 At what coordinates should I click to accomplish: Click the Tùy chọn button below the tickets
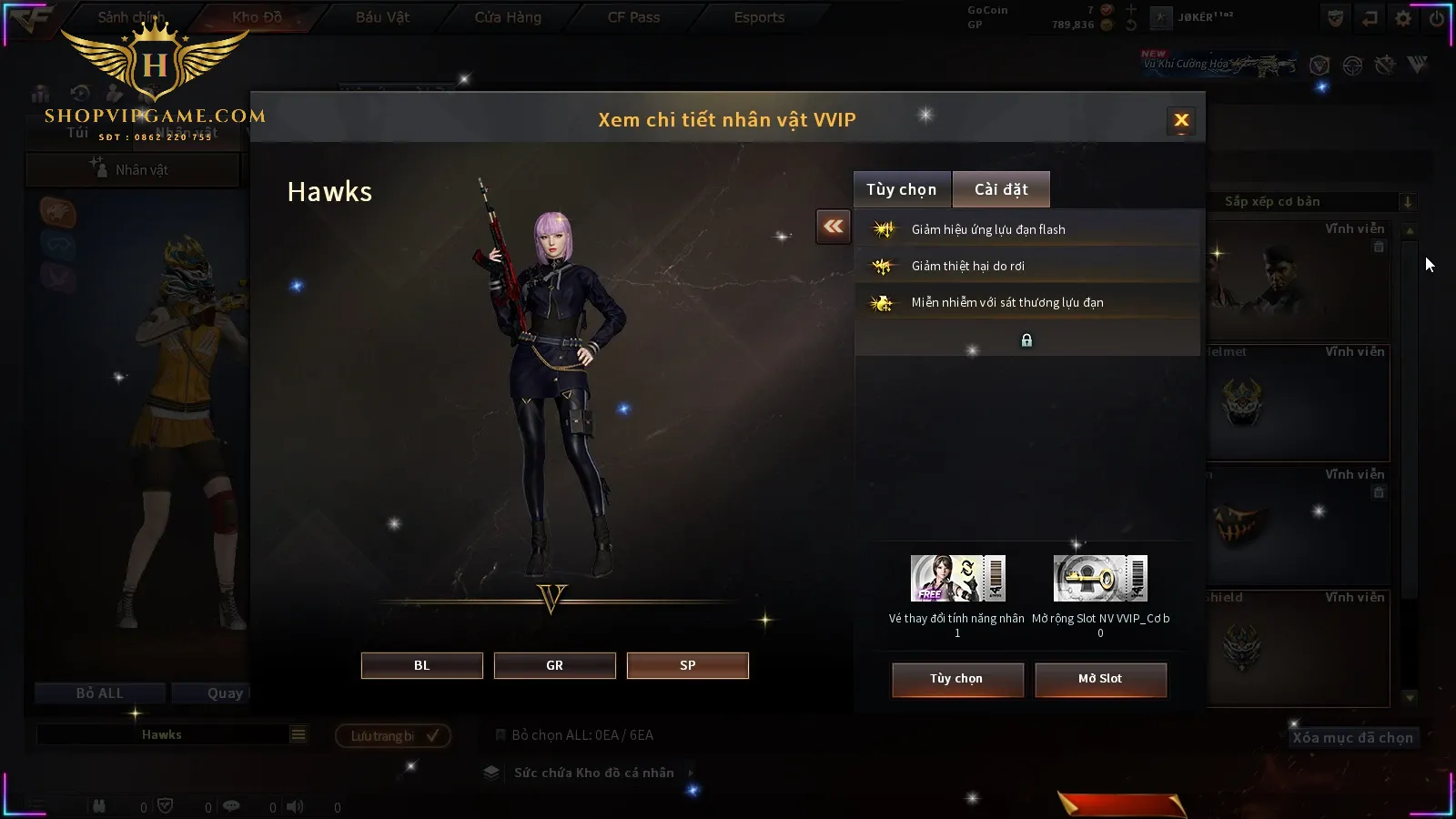point(957,679)
